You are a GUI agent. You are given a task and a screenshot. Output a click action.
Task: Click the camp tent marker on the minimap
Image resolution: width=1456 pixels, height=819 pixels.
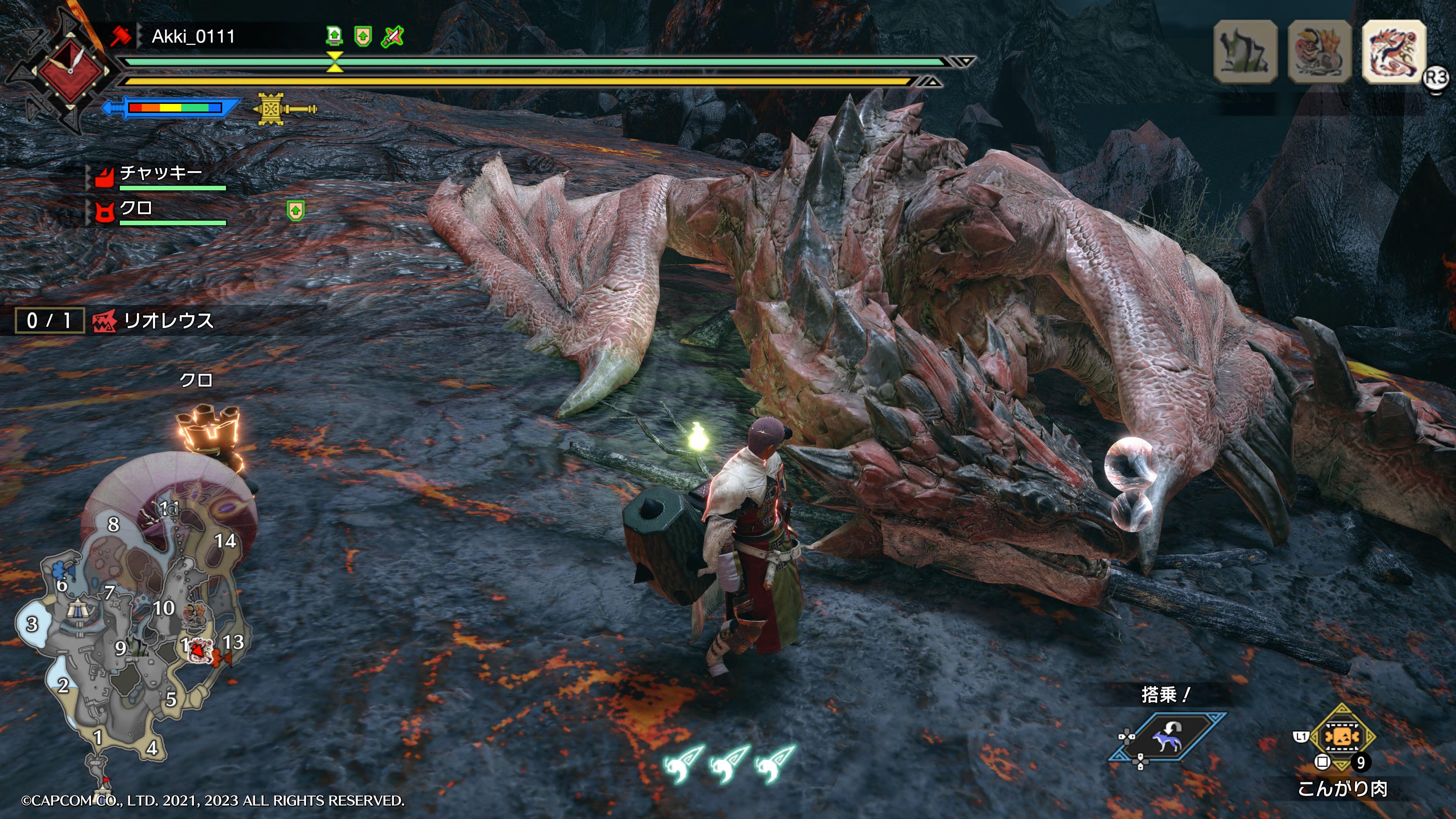click(x=77, y=609)
